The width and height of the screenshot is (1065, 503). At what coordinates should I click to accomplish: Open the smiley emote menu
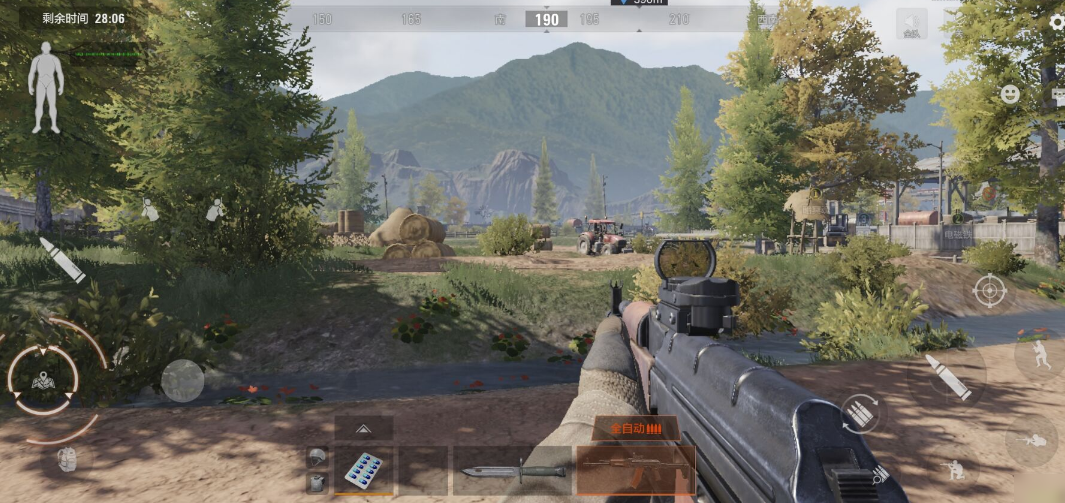click(x=1011, y=94)
